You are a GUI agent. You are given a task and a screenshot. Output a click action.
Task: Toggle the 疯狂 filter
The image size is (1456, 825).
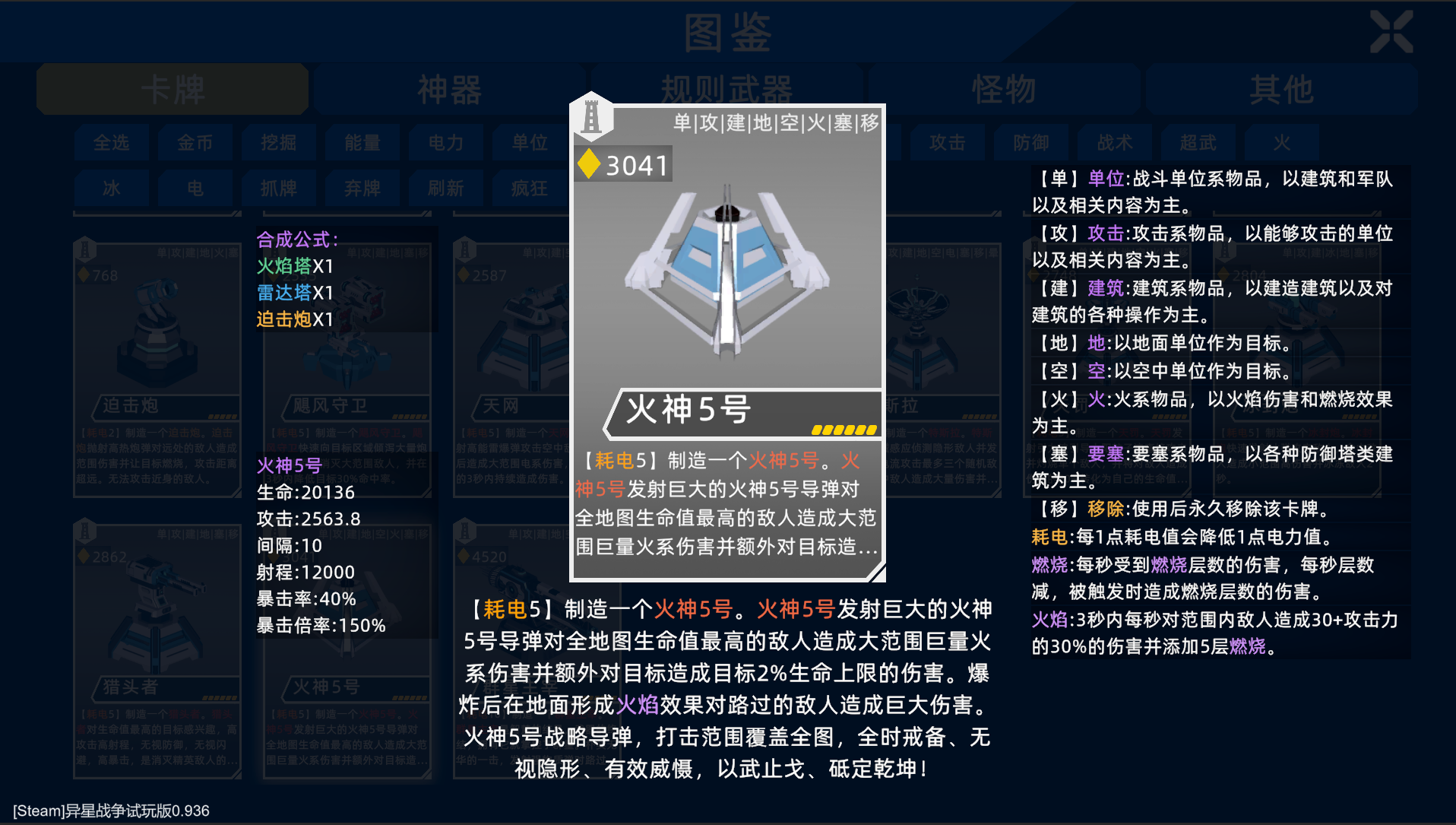[529, 189]
